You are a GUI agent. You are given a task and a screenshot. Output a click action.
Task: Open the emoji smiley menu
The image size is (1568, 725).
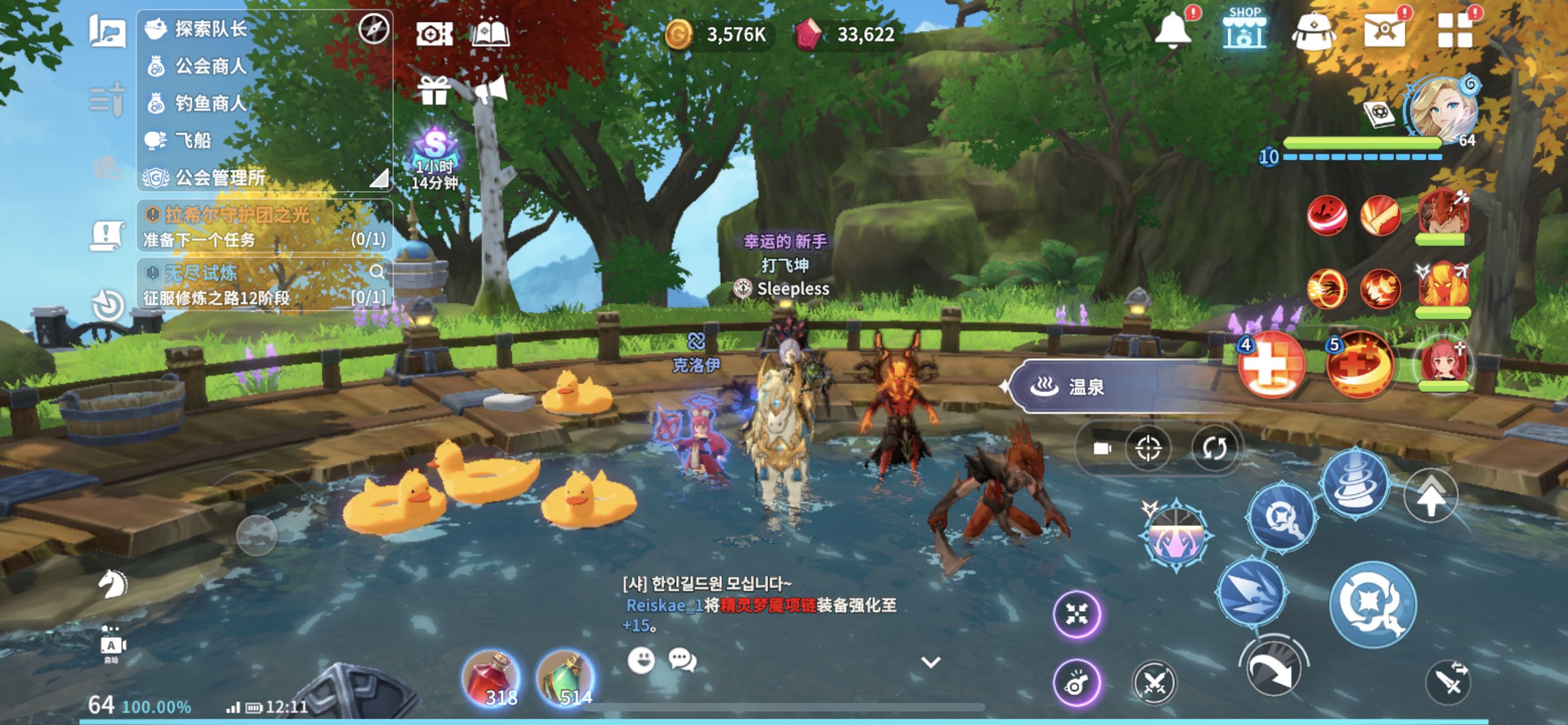[641, 660]
